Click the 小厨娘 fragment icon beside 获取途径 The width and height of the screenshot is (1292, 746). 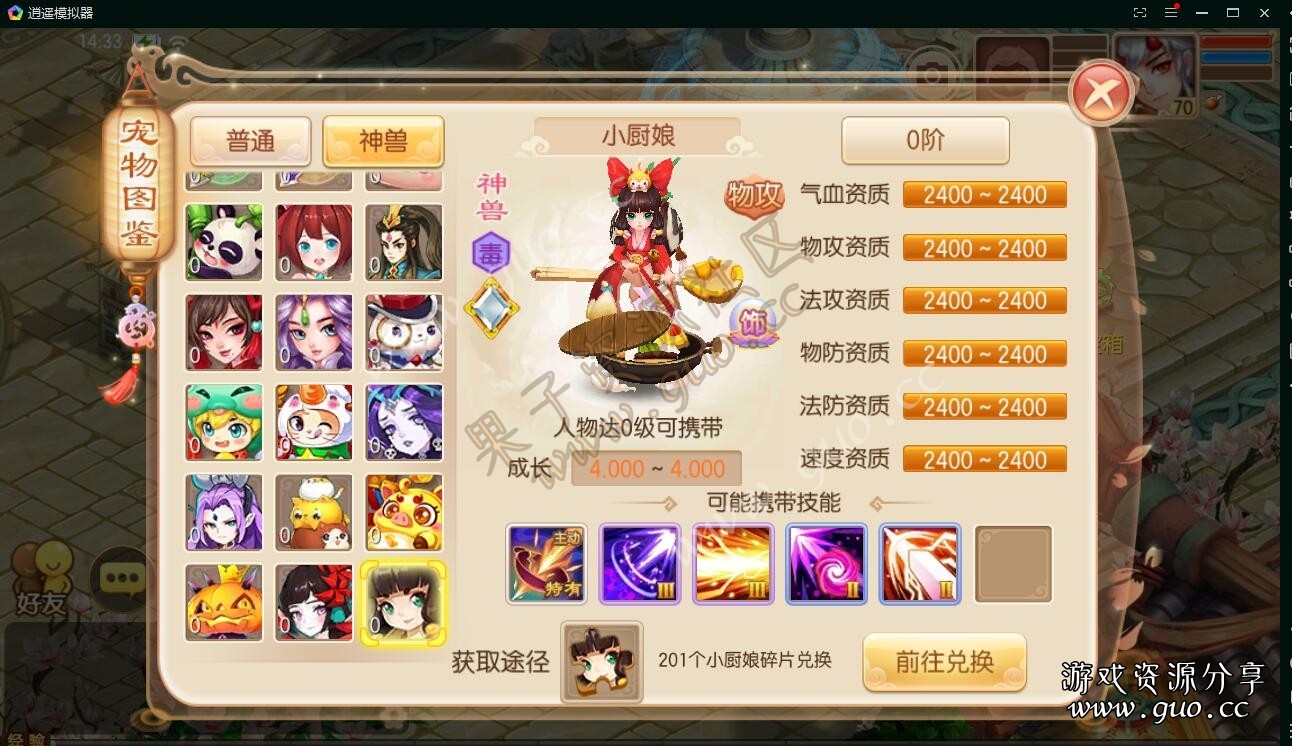tap(600, 662)
